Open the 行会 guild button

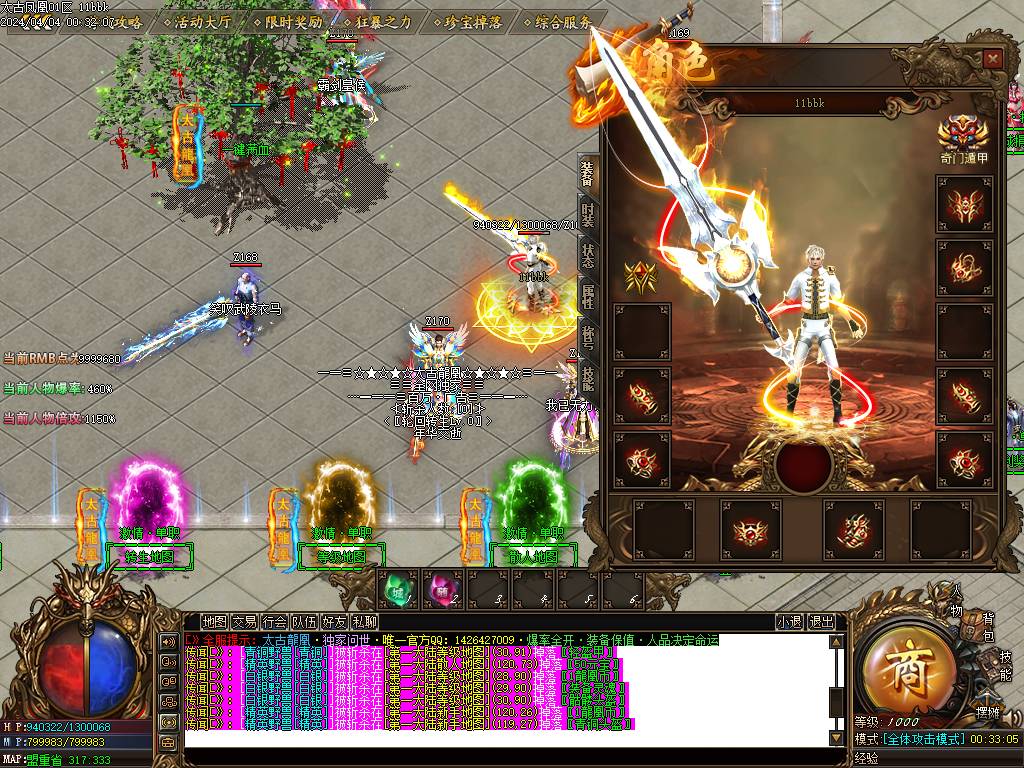(x=274, y=622)
